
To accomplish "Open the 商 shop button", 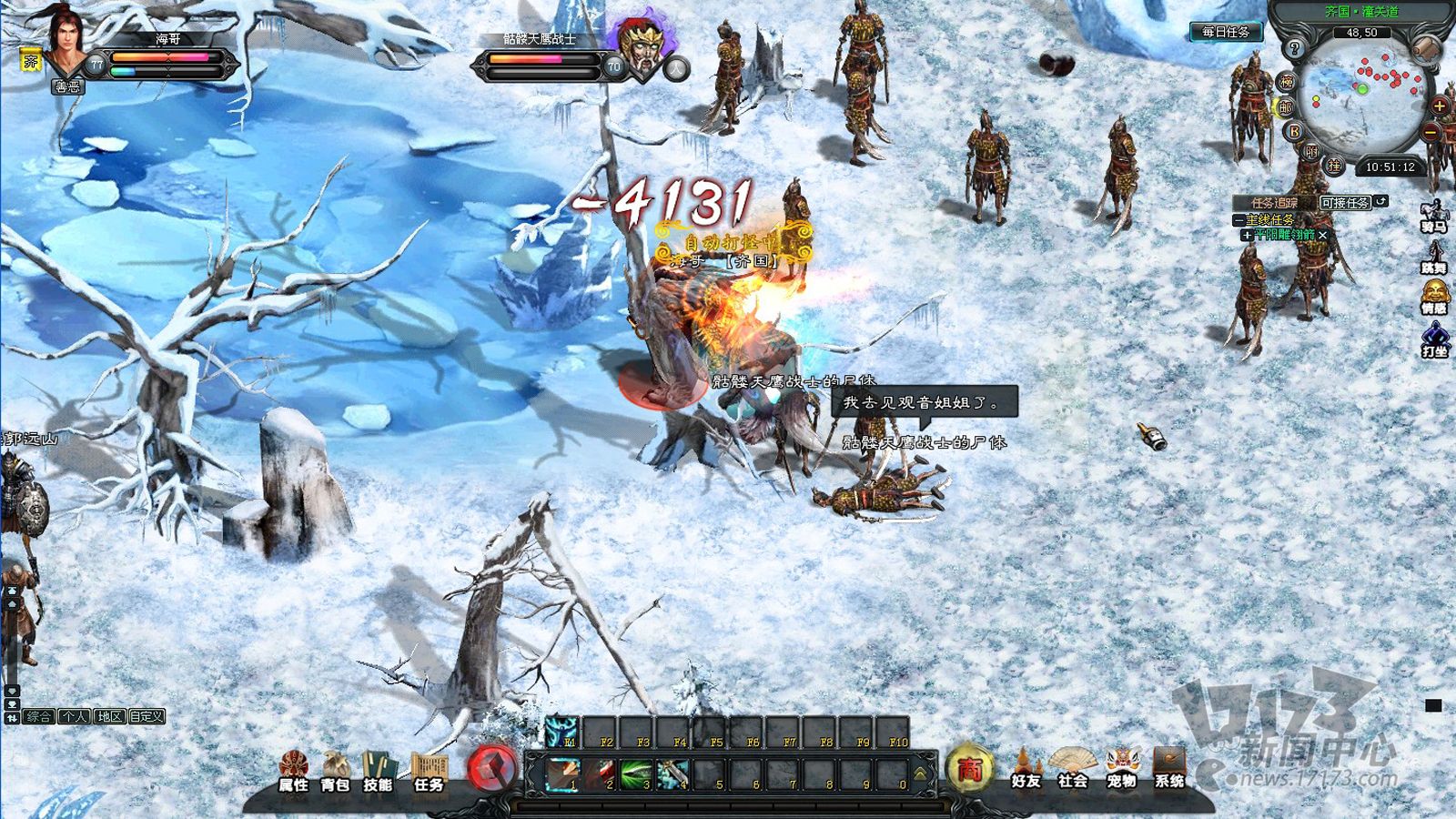I will 969,770.
